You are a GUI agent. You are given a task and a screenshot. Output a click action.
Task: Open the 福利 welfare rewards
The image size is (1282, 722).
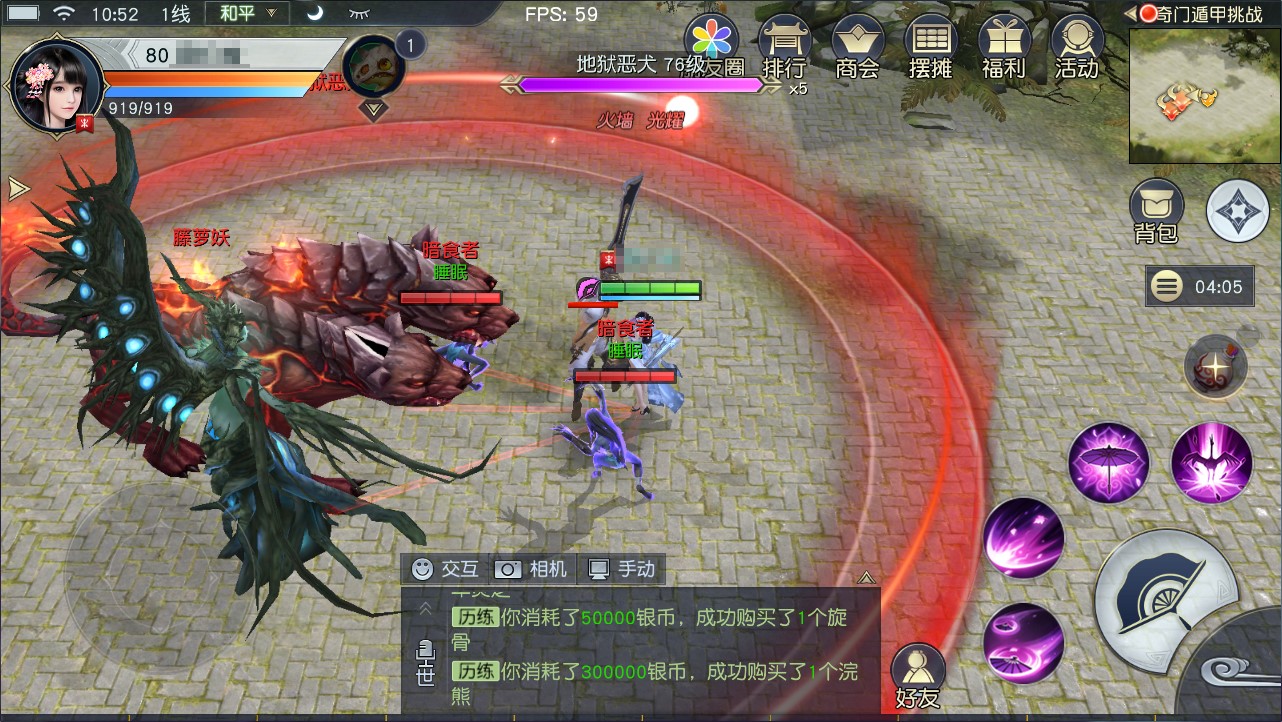1003,48
